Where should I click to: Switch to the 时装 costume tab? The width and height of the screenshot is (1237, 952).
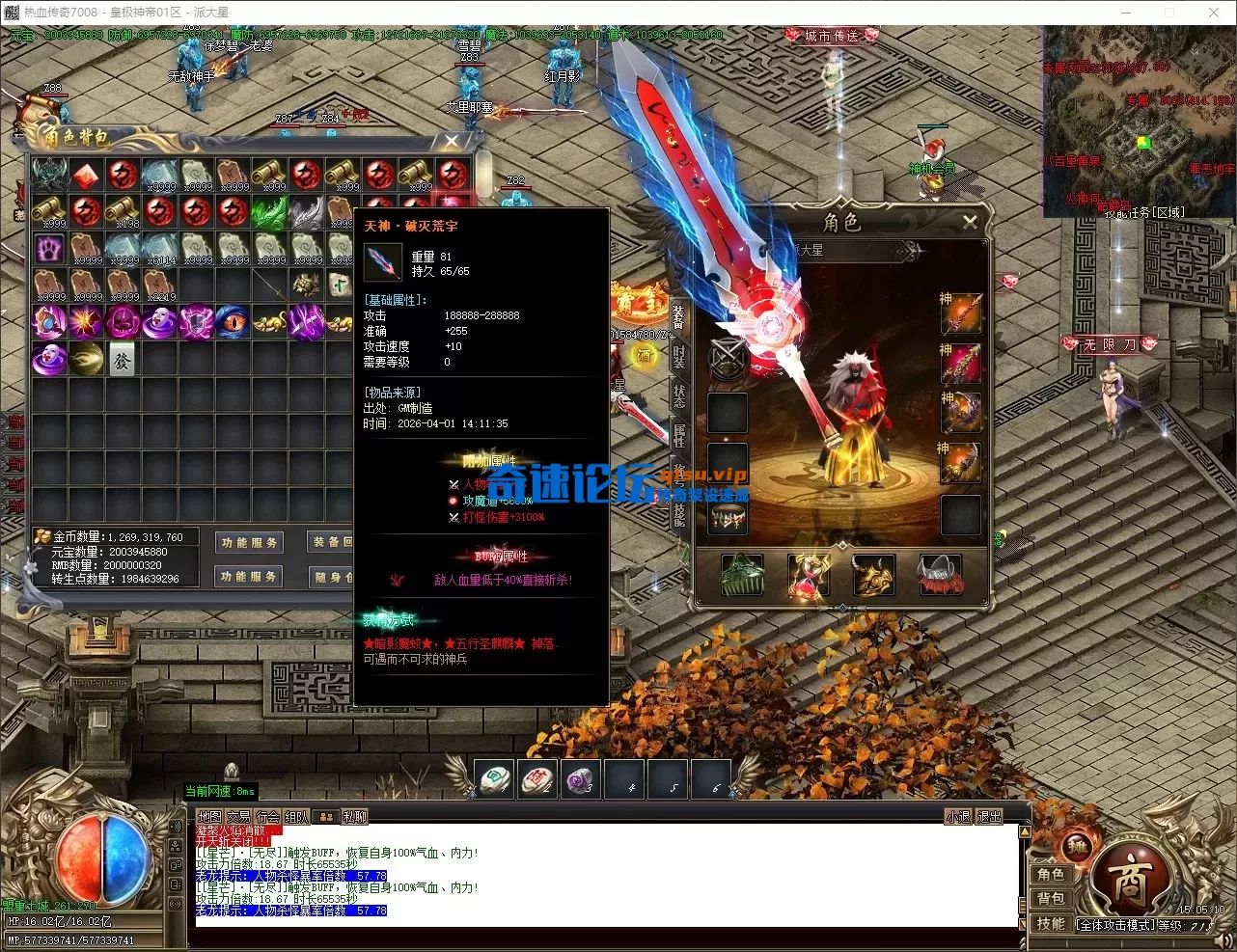click(679, 357)
